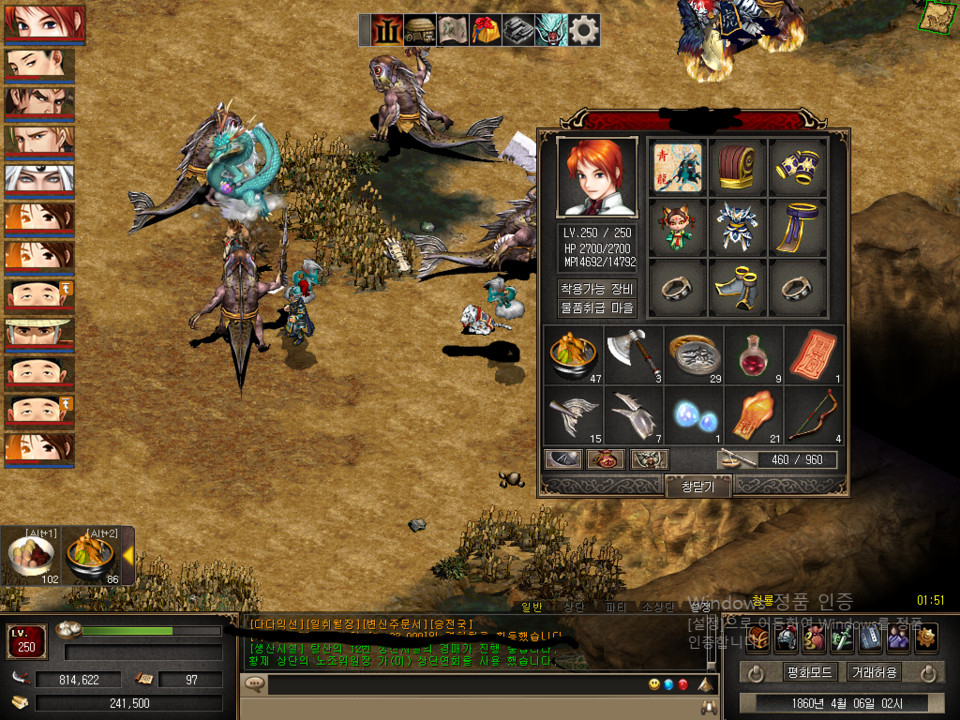The width and height of the screenshot is (960, 720).
Task: Select the battle axe inventory slot
Action: click(634, 355)
